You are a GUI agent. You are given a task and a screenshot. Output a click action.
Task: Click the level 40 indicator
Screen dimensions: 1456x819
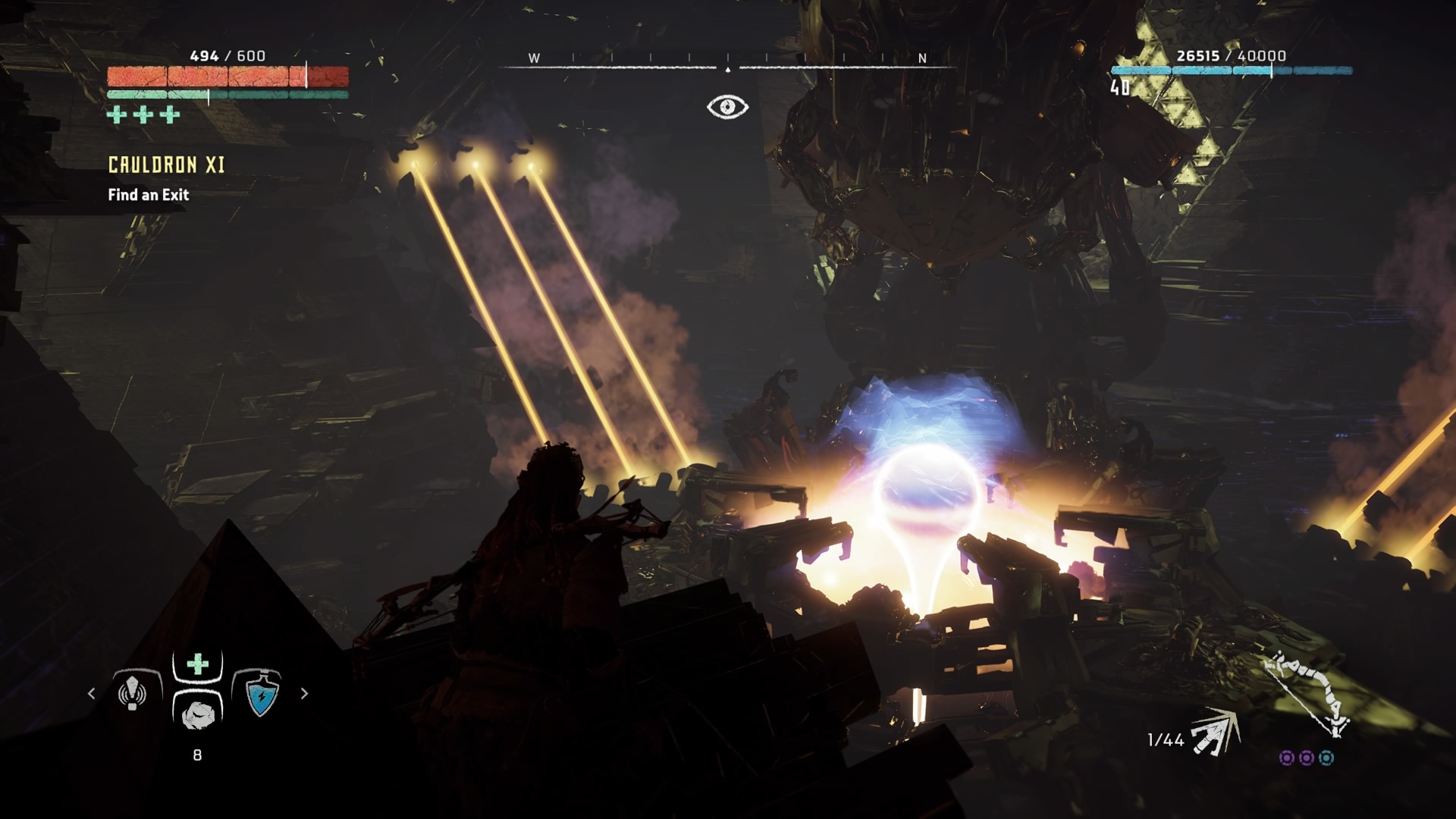click(x=1120, y=88)
